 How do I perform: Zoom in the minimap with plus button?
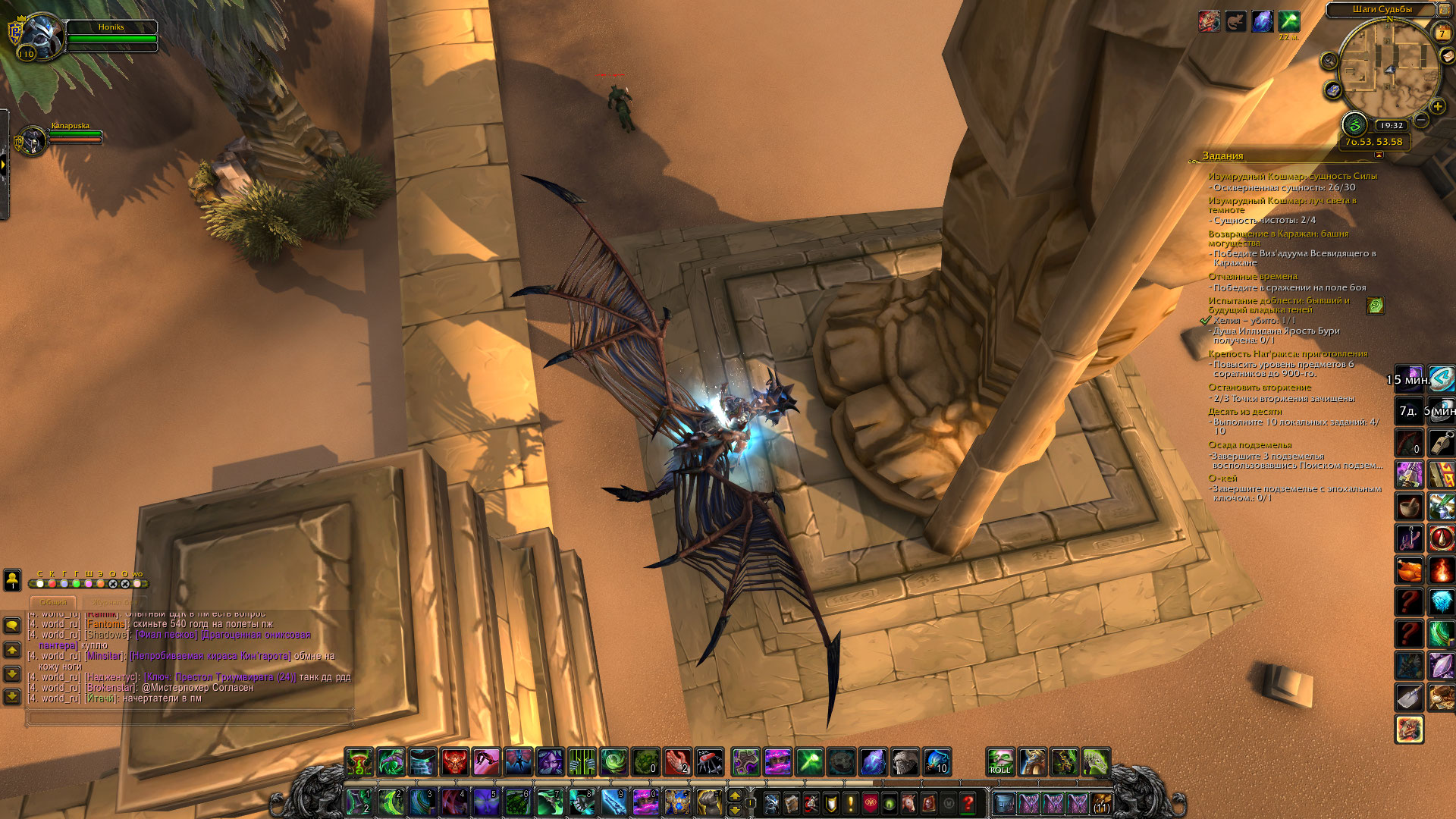(1437, 106)
